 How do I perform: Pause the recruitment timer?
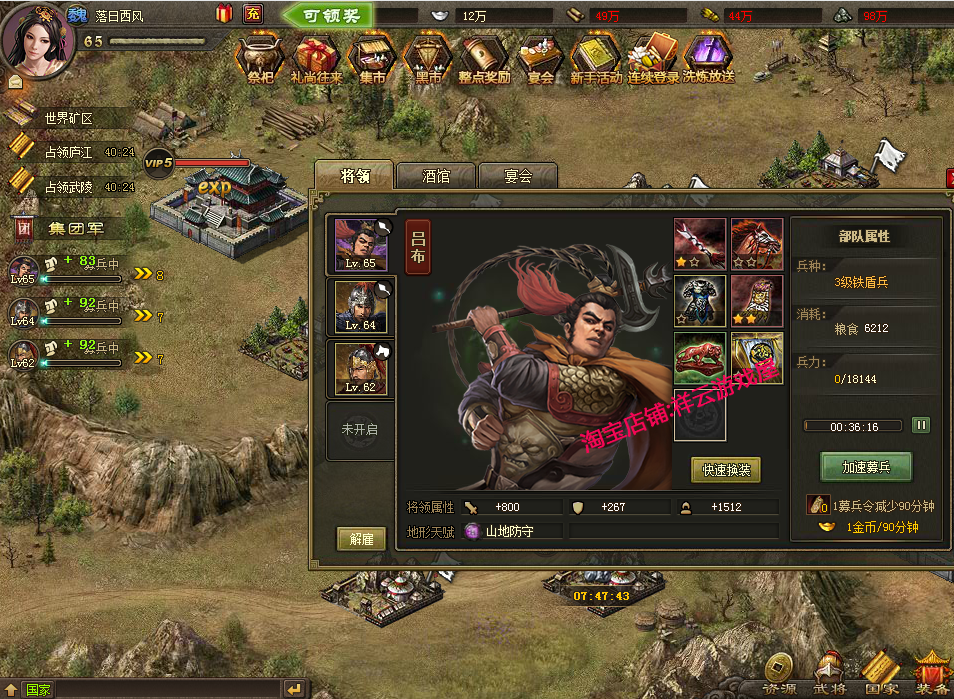[920, 425]
